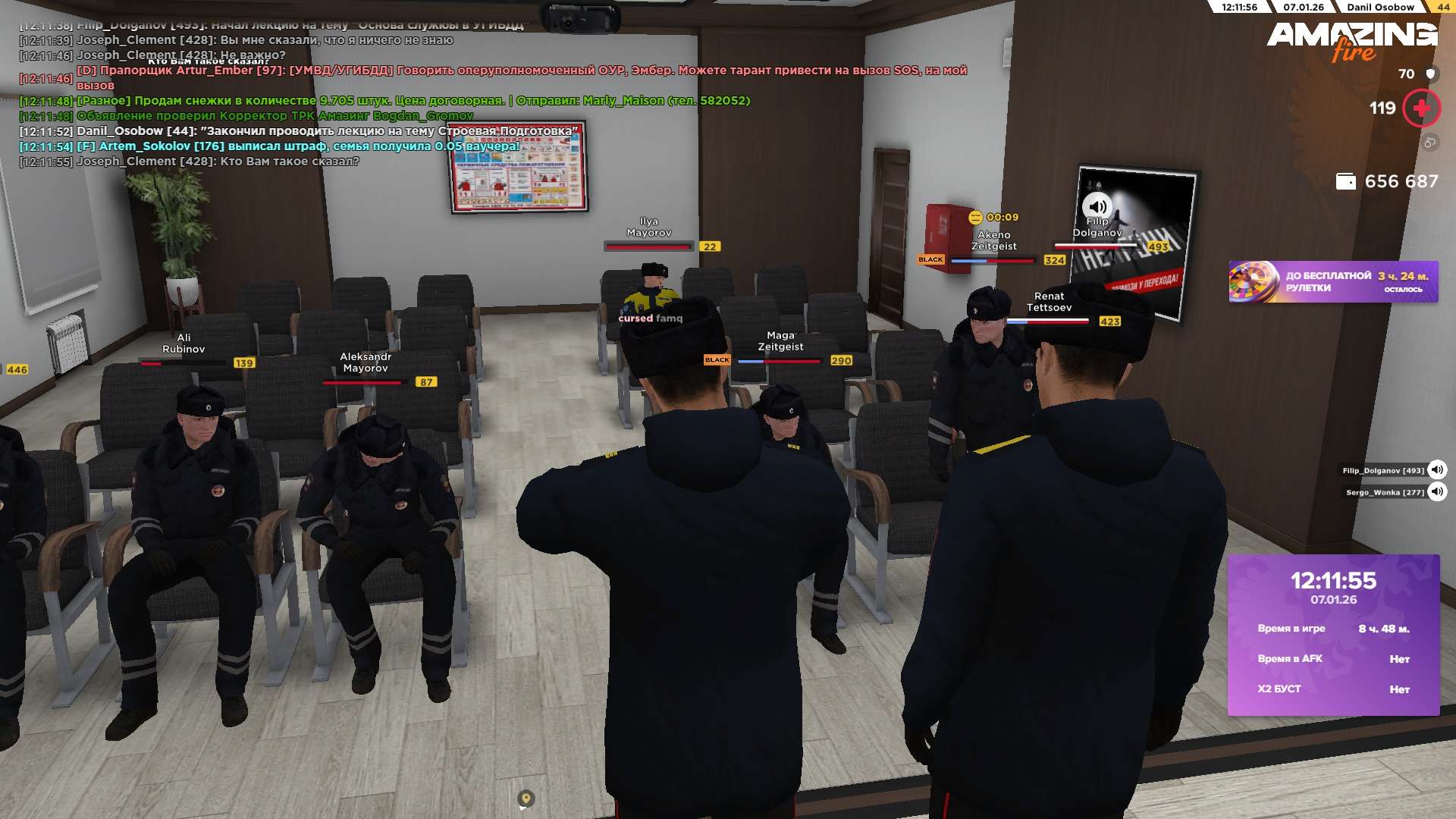Image resolution: width=1456 pixels, height=819 pixels.
Task: Click the chain link icon under the health cross
Action: (1429, 143)
